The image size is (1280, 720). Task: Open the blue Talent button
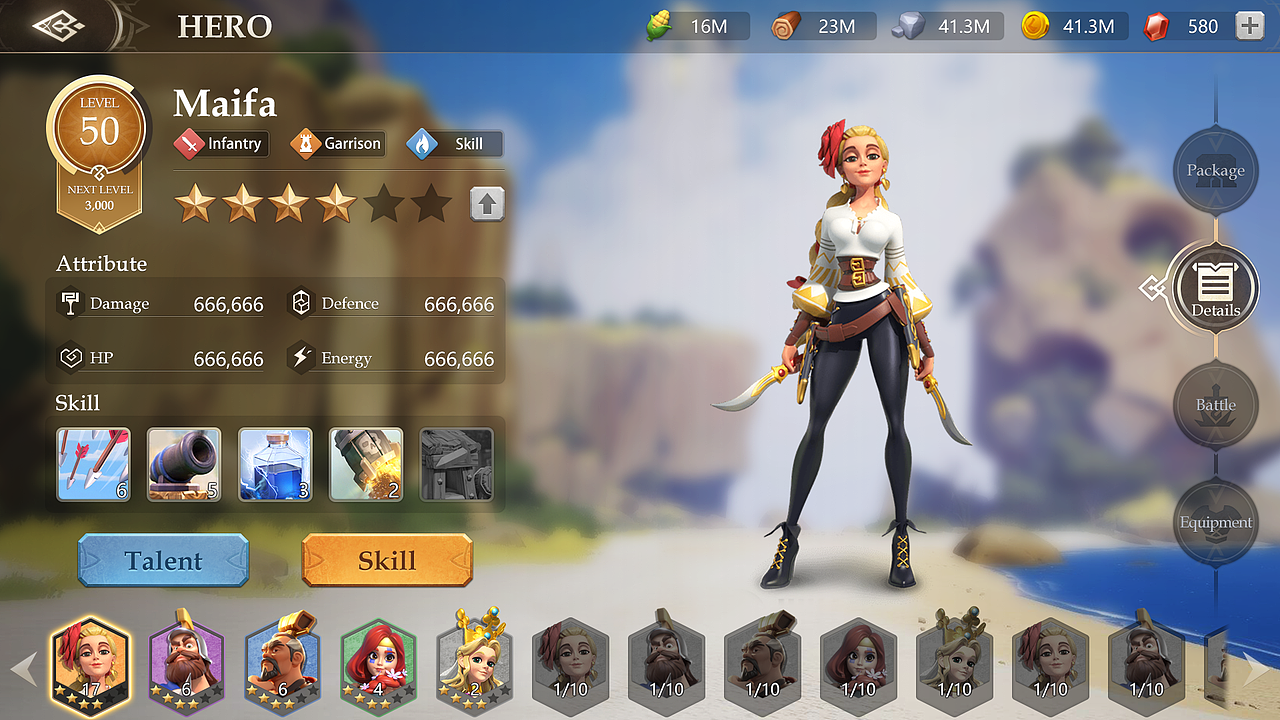[x=163, y=560]
